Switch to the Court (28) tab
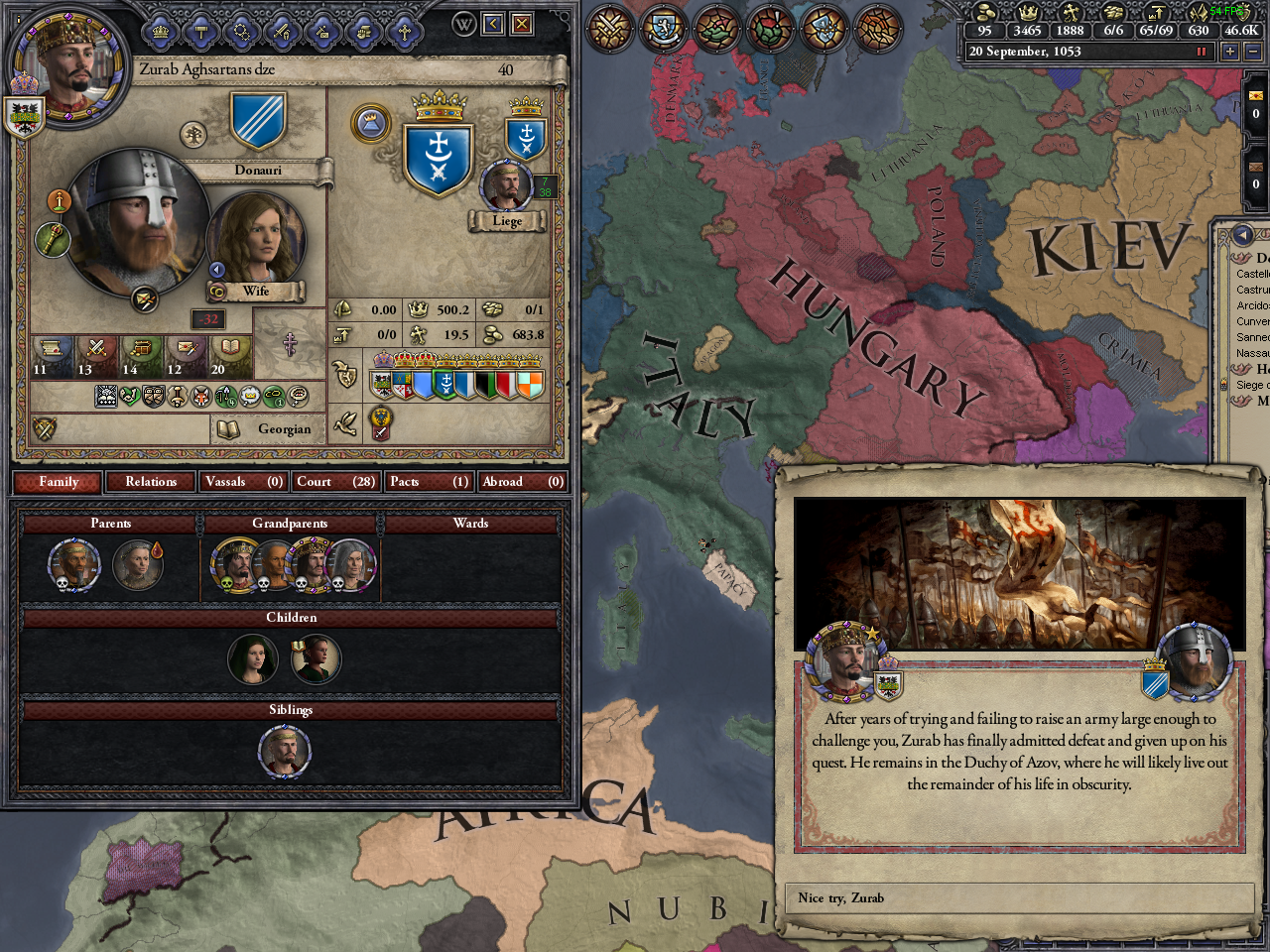Viewport: 1270px width, 952px height. point(335,481)
